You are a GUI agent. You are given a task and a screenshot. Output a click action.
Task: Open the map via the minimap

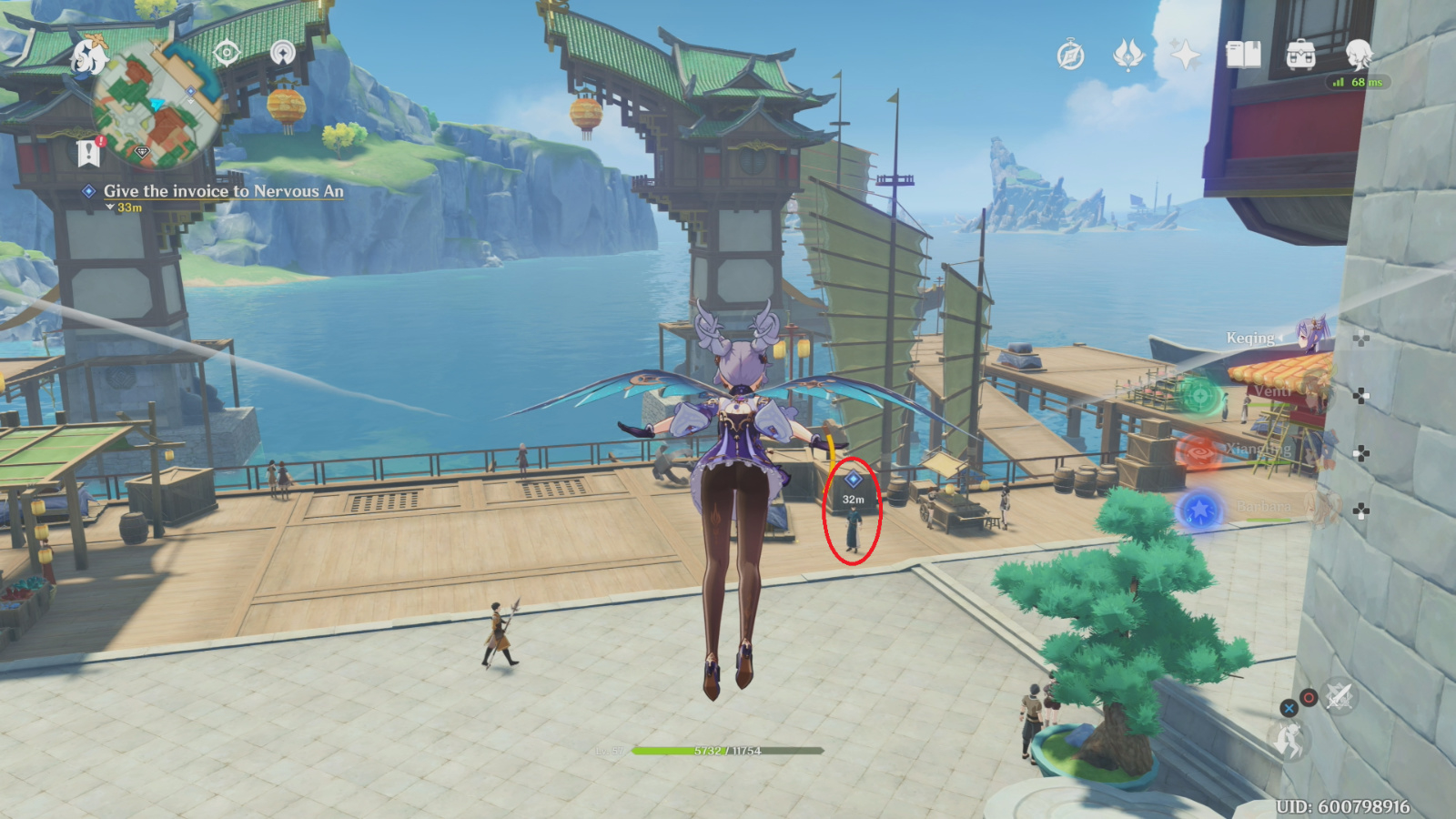[x=156, y=109]
